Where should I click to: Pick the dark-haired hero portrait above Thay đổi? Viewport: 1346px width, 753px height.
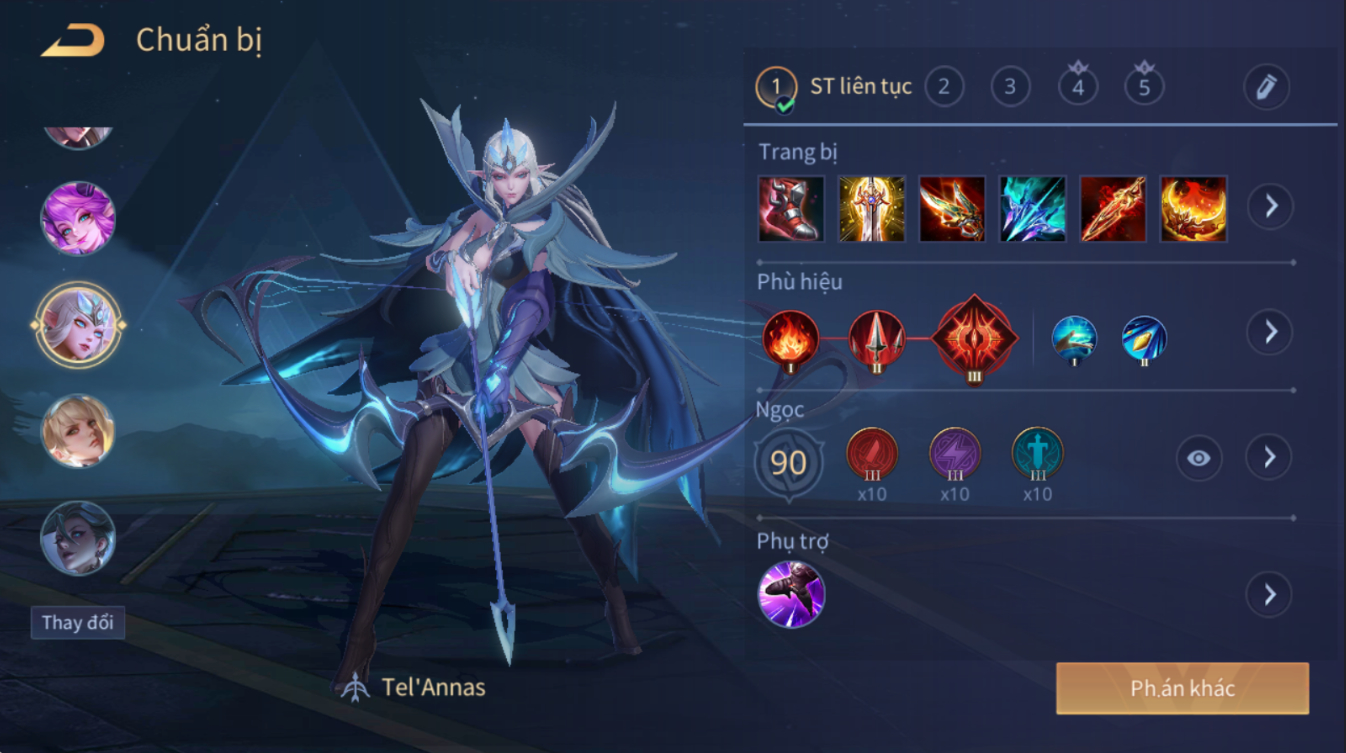(x=78, y=538)
